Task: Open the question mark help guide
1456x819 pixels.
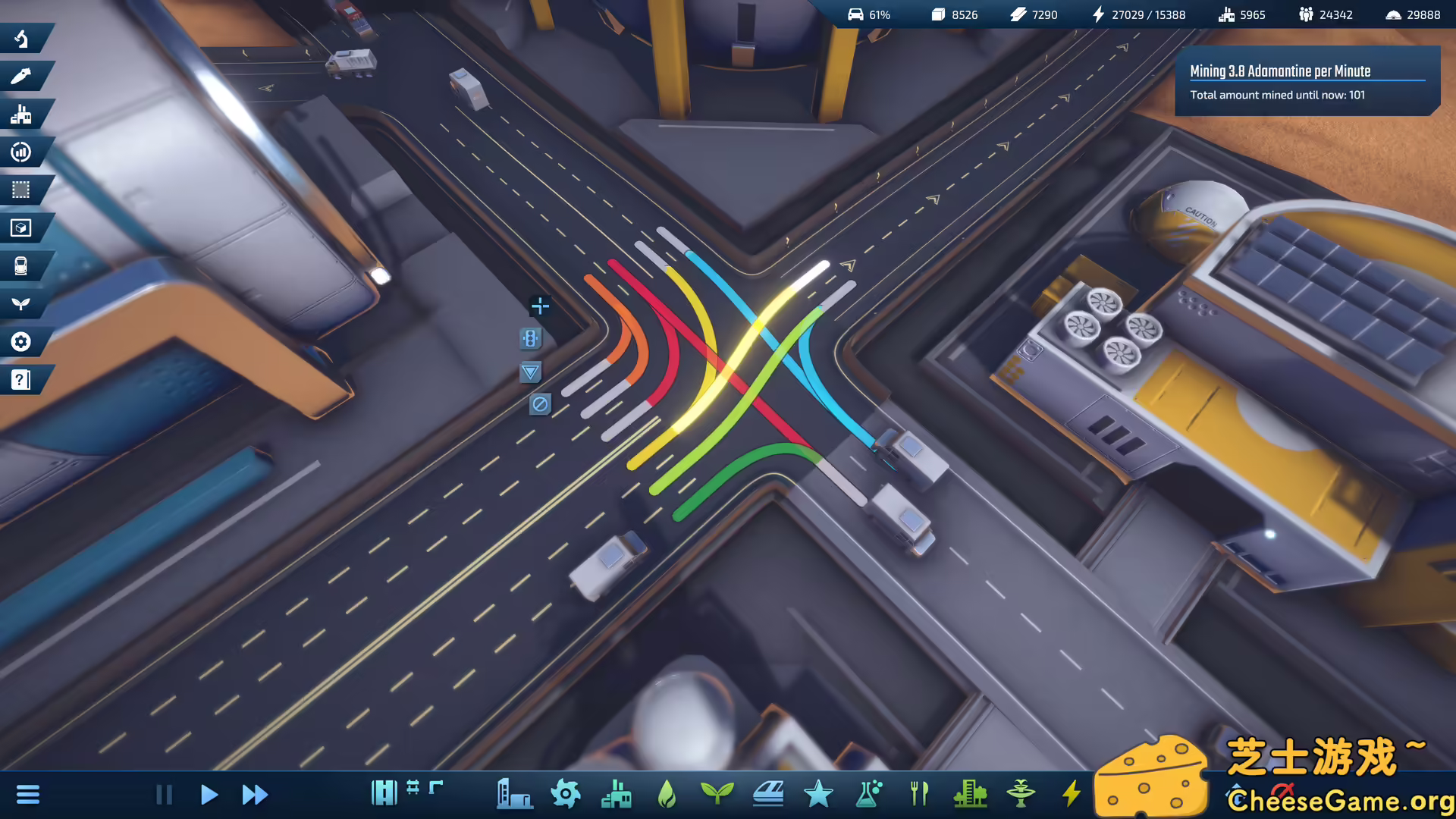Action: coord(21,380)
